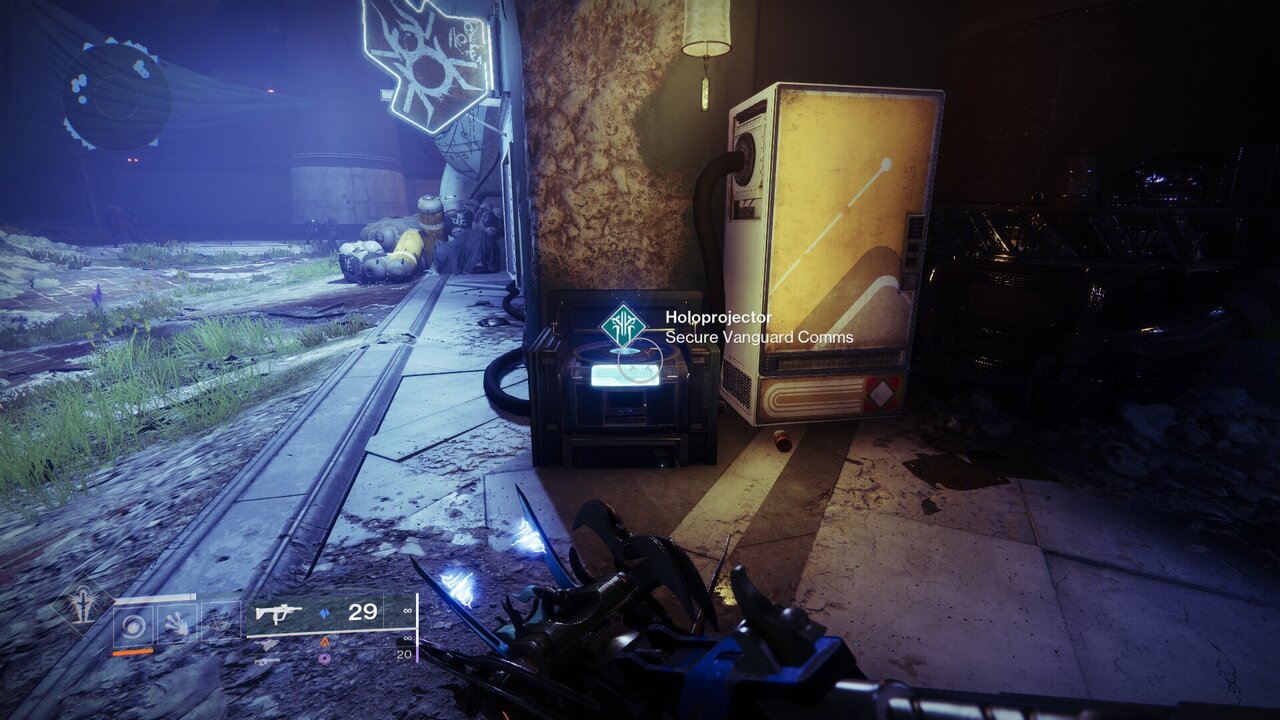Collapse the ability tray panel
Viewport: 1280px width, 720px height.
point(175,621)
